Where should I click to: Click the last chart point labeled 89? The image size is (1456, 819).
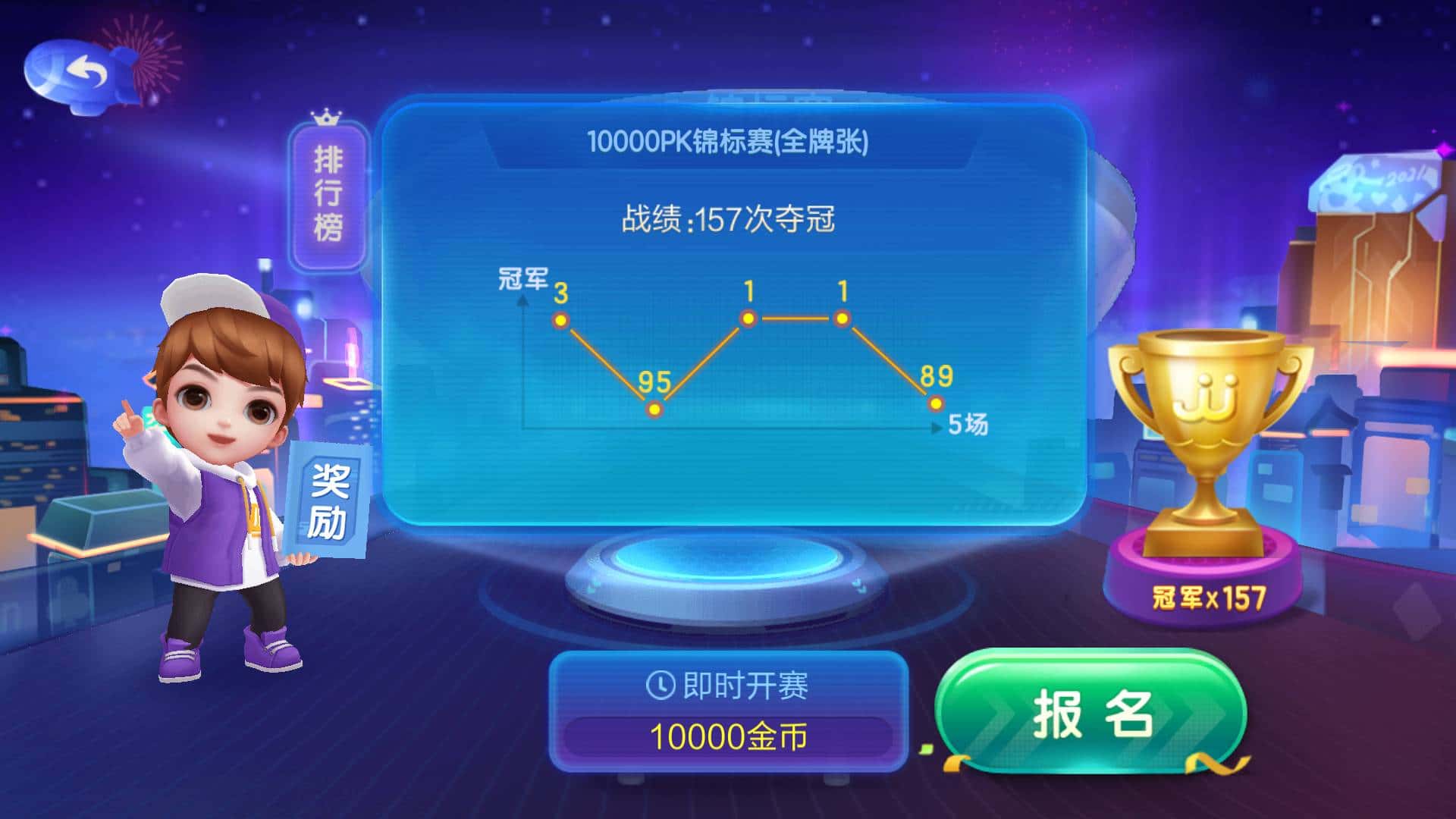point(935,403)
